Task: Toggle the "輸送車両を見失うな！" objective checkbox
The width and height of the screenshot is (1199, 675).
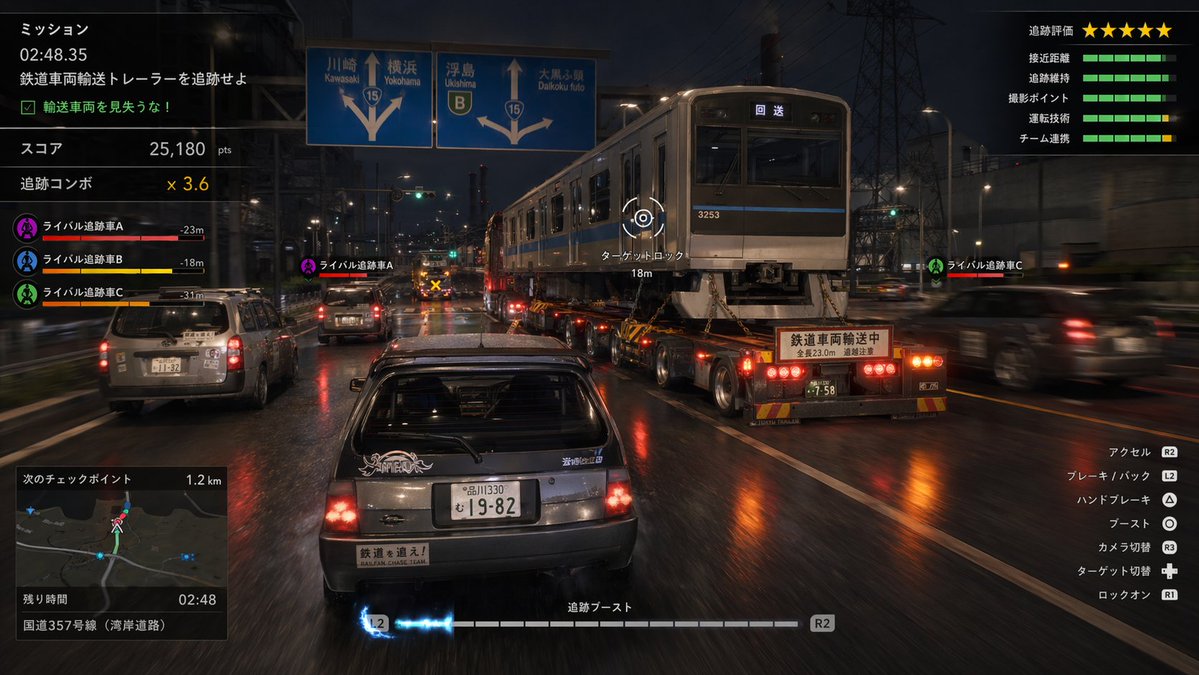Action: tap(27, 107)
